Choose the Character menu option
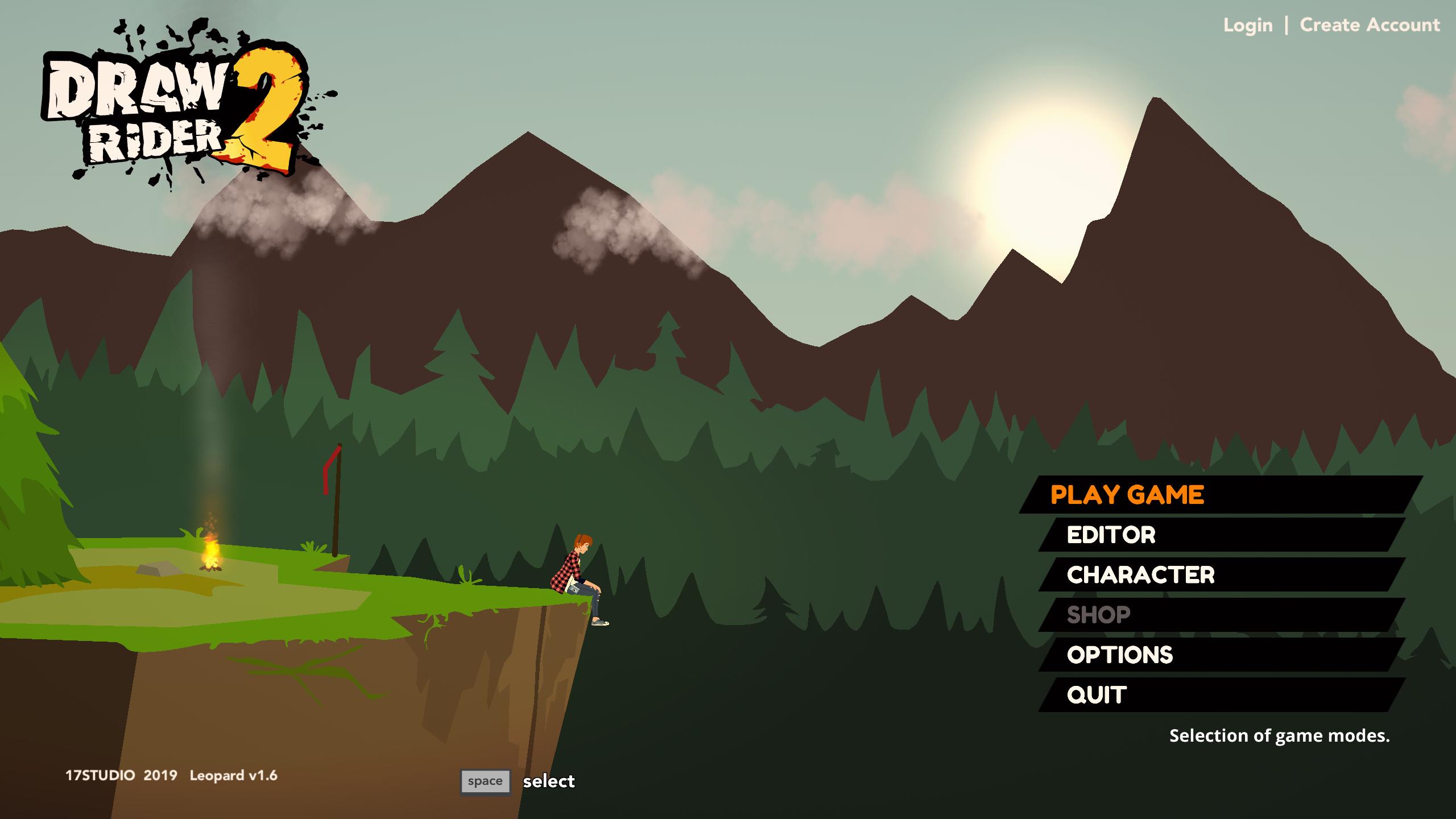 coord(1140,575)
